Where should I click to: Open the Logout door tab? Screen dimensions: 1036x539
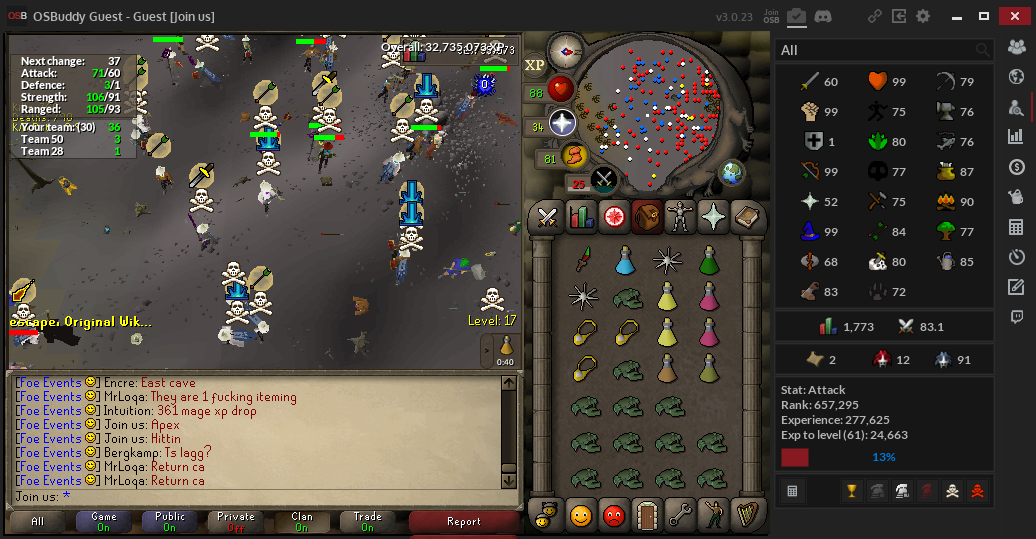645,515
